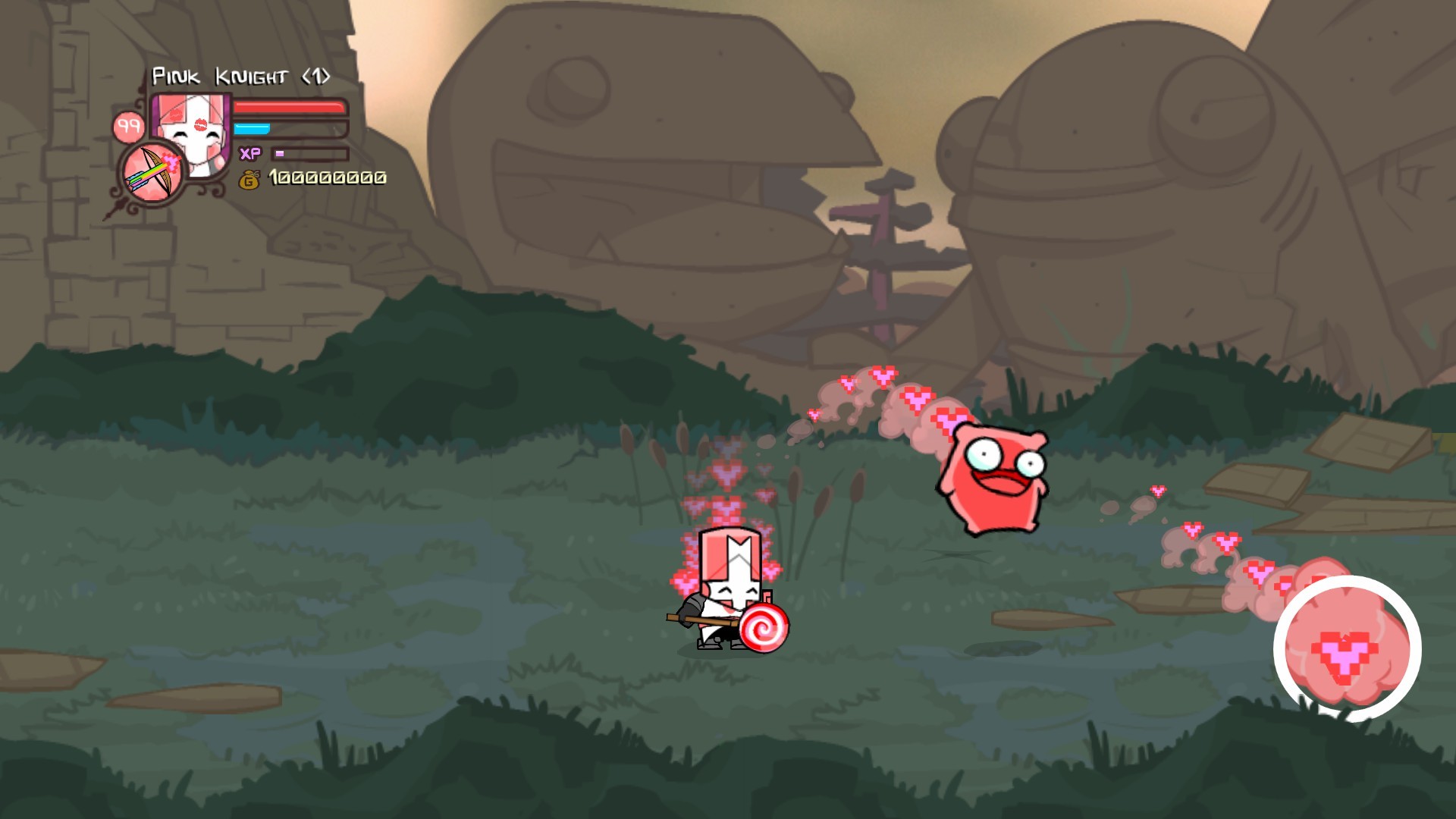Select the rainbow bow weapon icon
1456x819 pixels.
pos(152,173)
